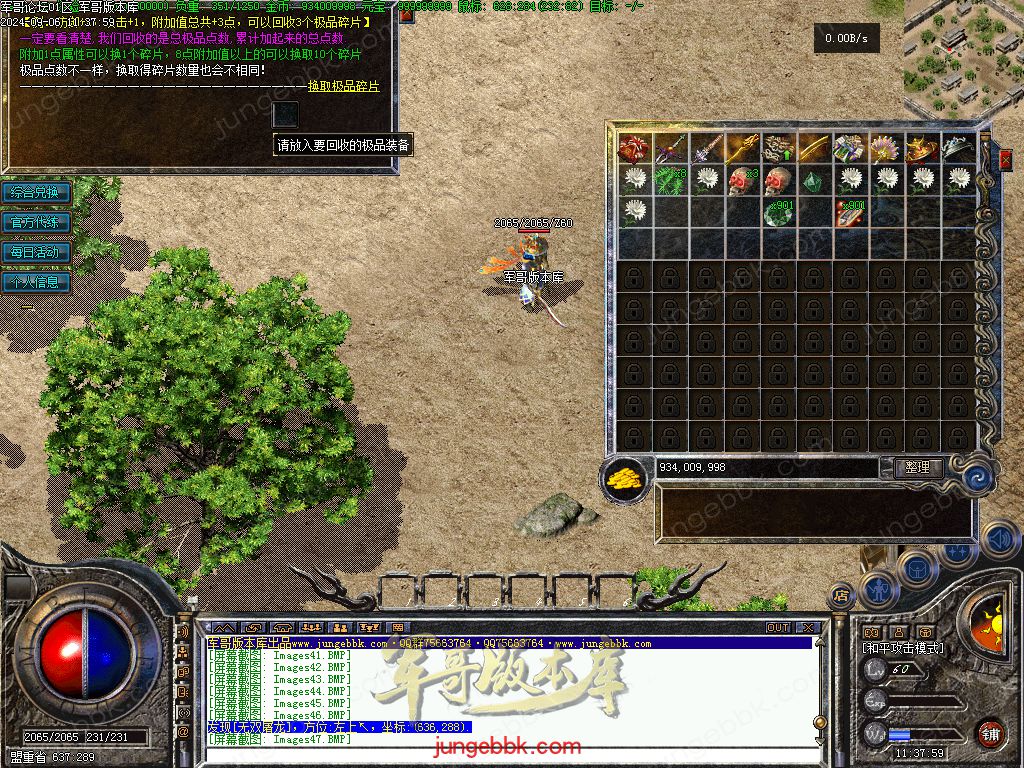Select the equipment recycle slot in dialog

pyautogui.click(x=286, y=114)
